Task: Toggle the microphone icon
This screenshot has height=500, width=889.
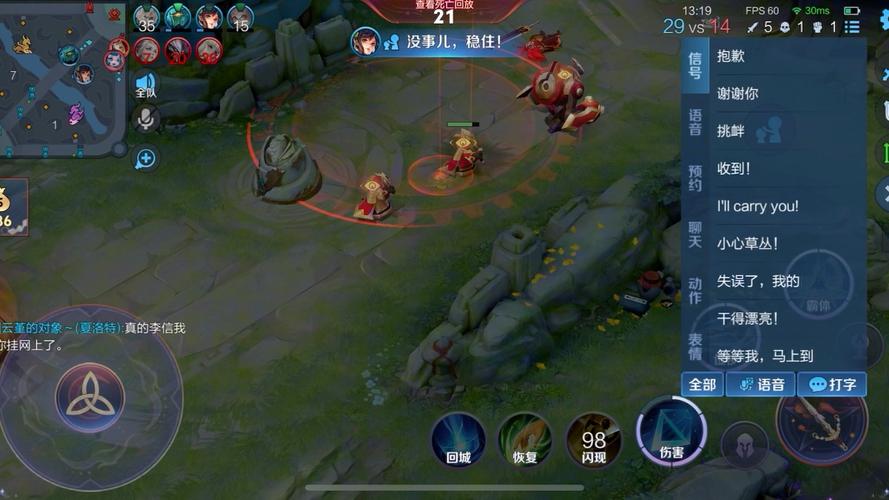Action: click(146, 120)
